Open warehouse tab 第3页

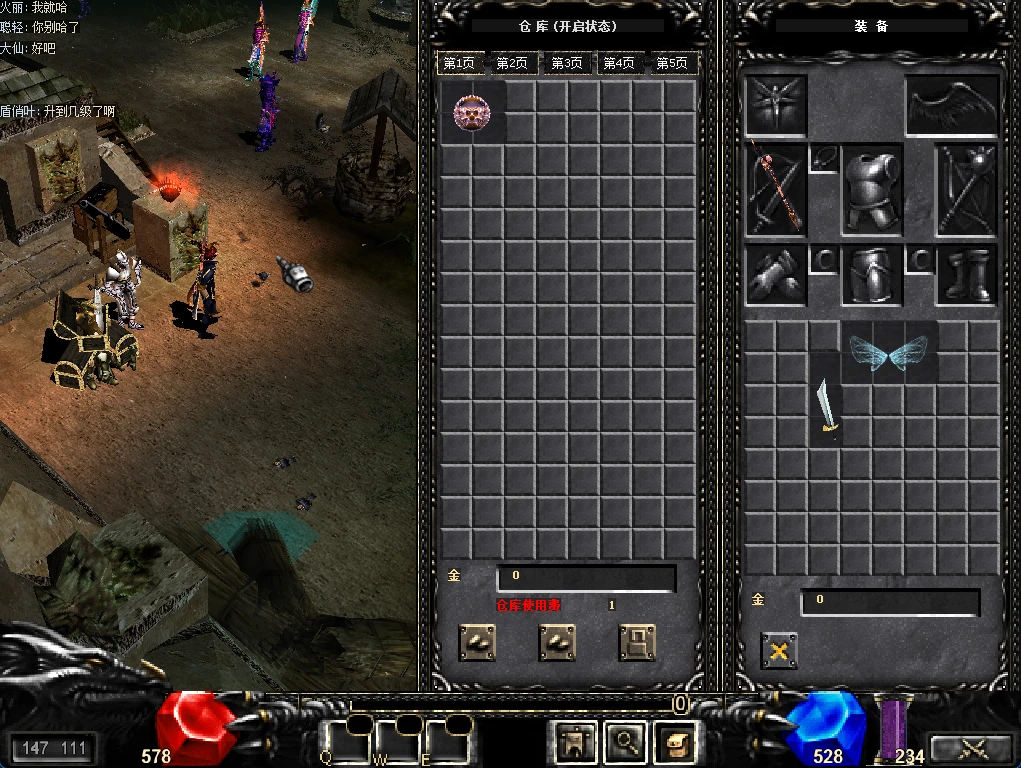565,63
